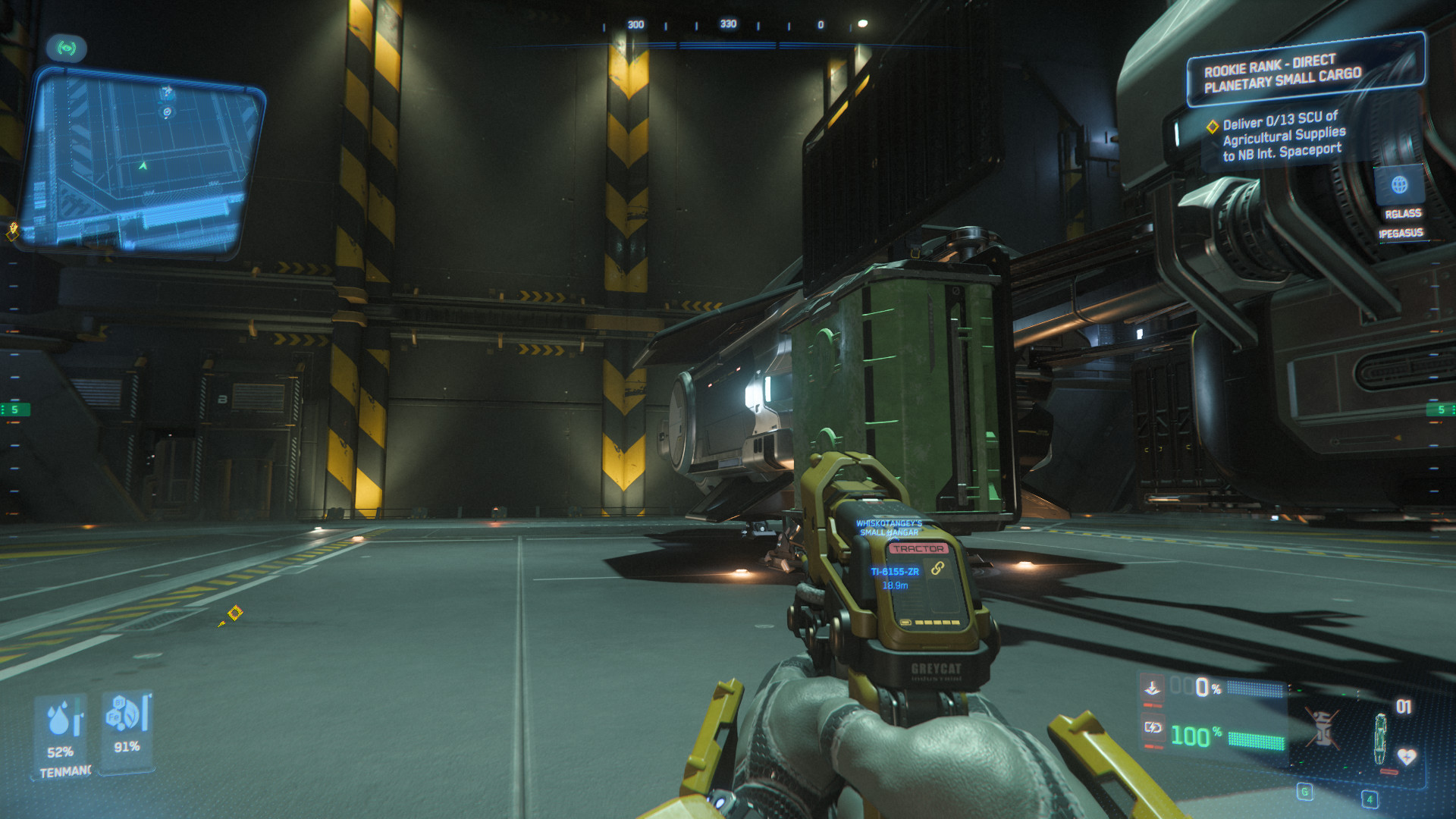Open the Deliver Agricultural Supplies objective
Image resolution: width=1456 pixels, height=819 pixels.
[1283, 136]
